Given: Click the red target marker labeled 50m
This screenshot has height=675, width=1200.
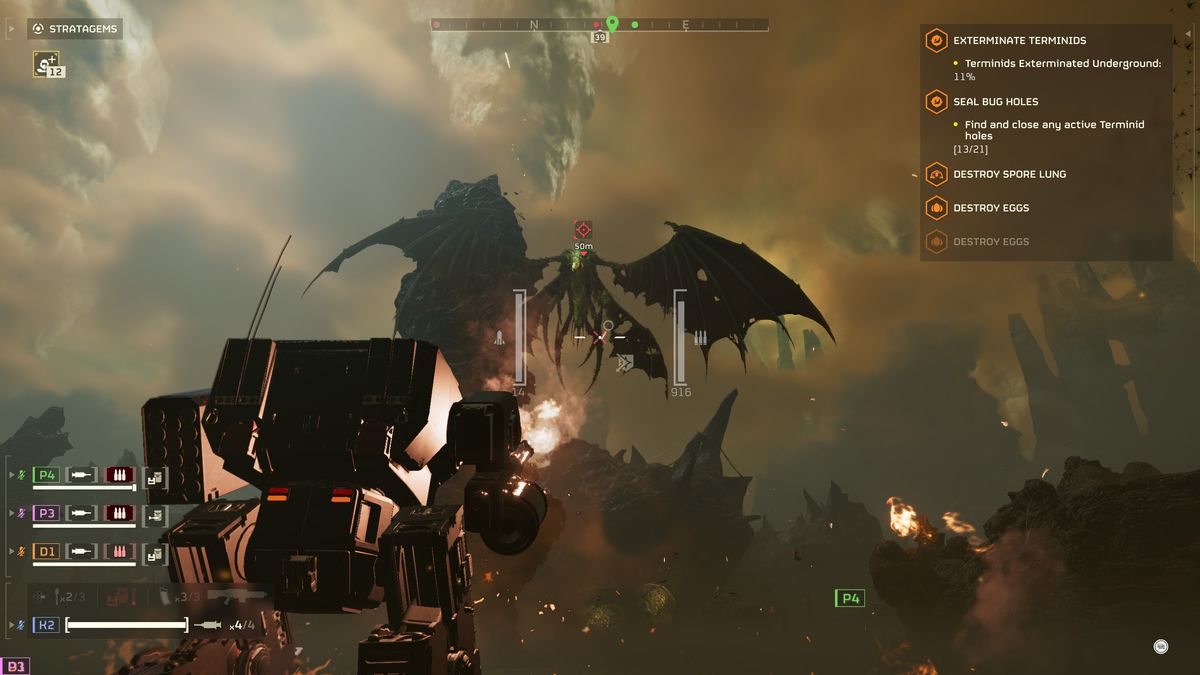Looking at the screenshot, I should (x=583, y=230).
